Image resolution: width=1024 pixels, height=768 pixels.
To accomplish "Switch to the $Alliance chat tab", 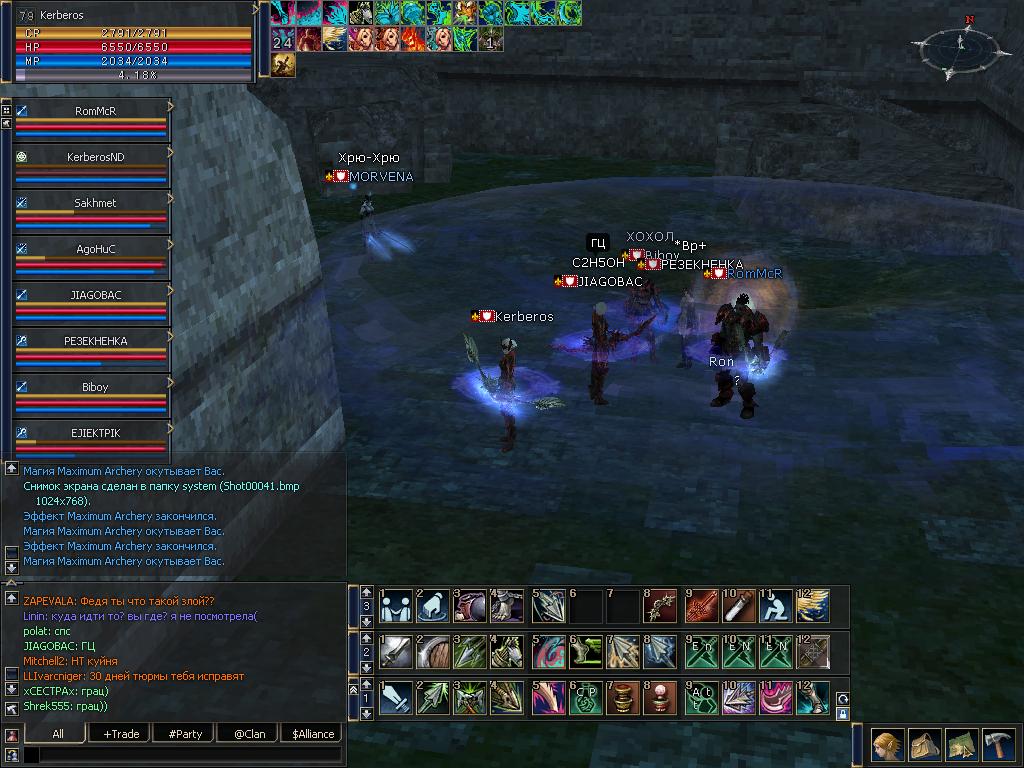I will (x=313, y=734).
